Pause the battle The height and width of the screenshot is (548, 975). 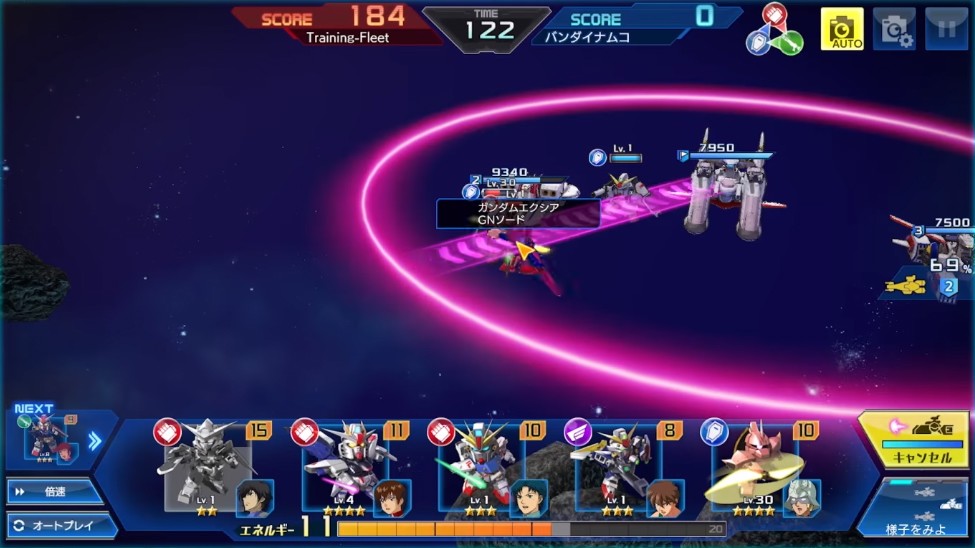coord(945,29)
